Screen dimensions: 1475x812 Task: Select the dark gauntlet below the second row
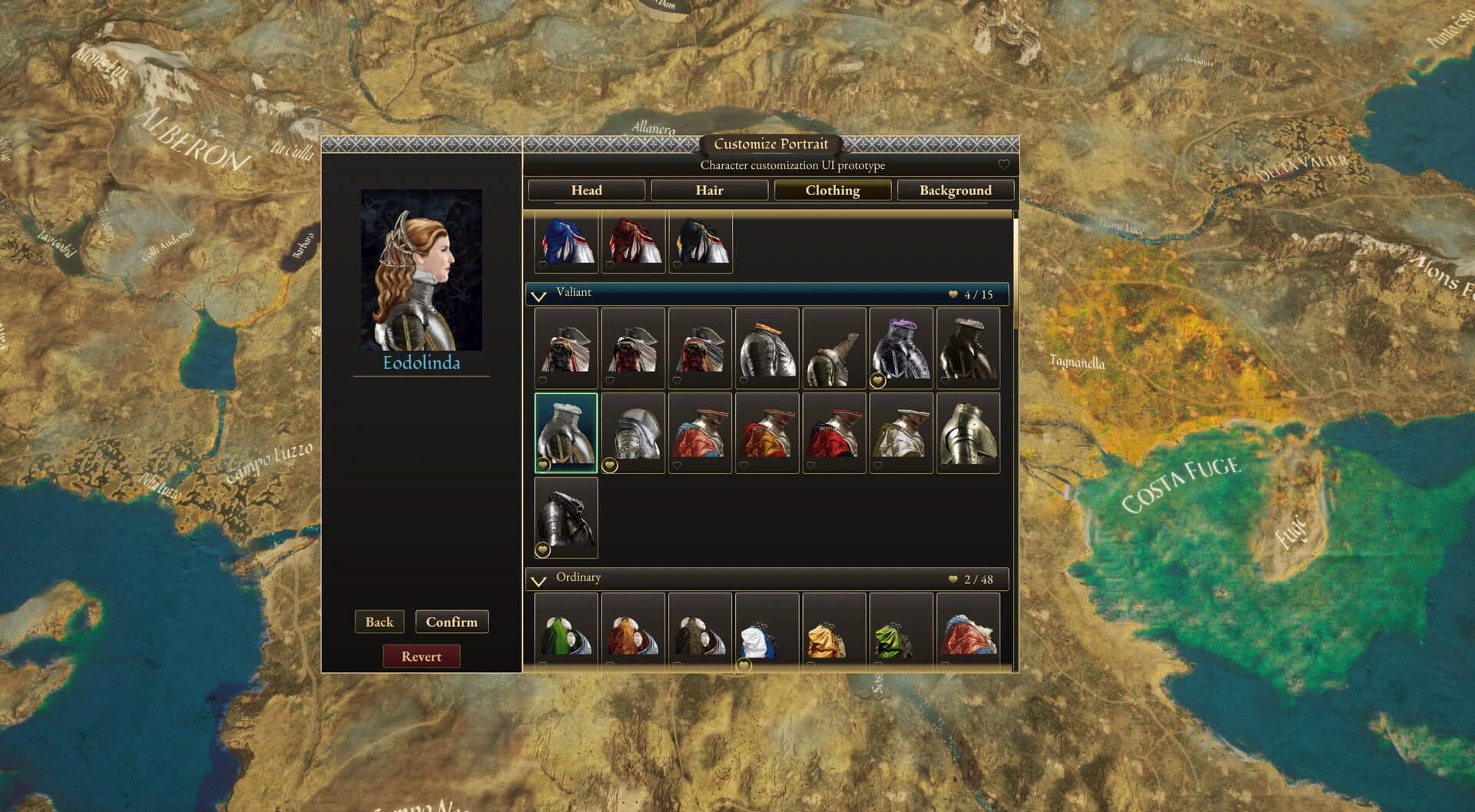coord(566,516)
